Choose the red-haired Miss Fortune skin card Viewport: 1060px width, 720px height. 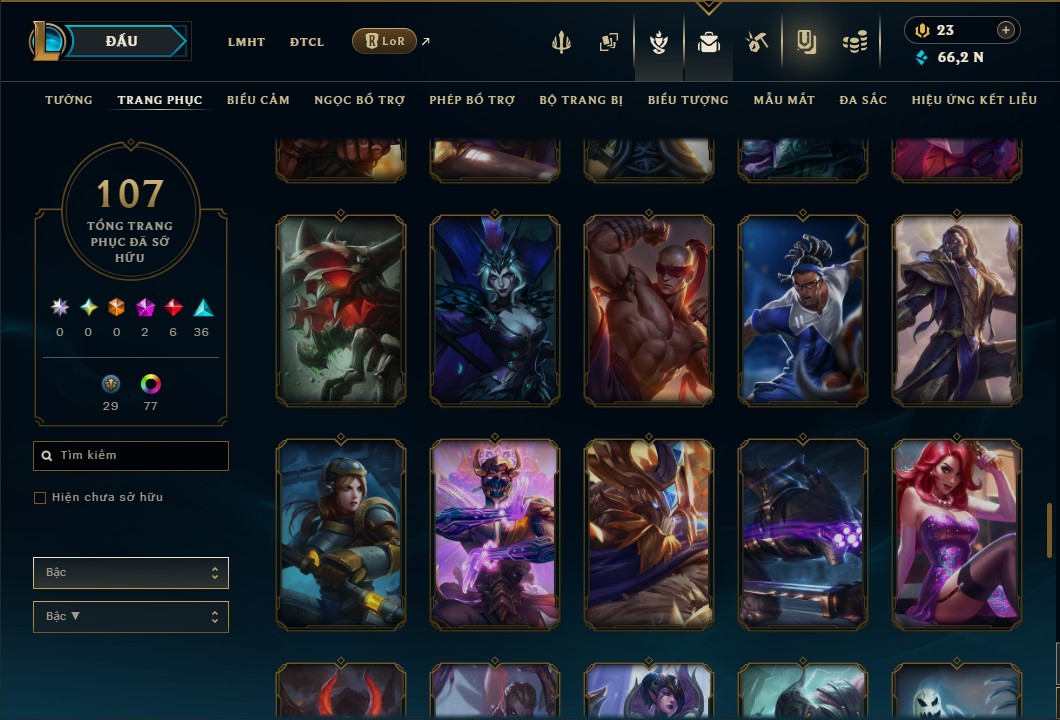[x=957, y=534]
